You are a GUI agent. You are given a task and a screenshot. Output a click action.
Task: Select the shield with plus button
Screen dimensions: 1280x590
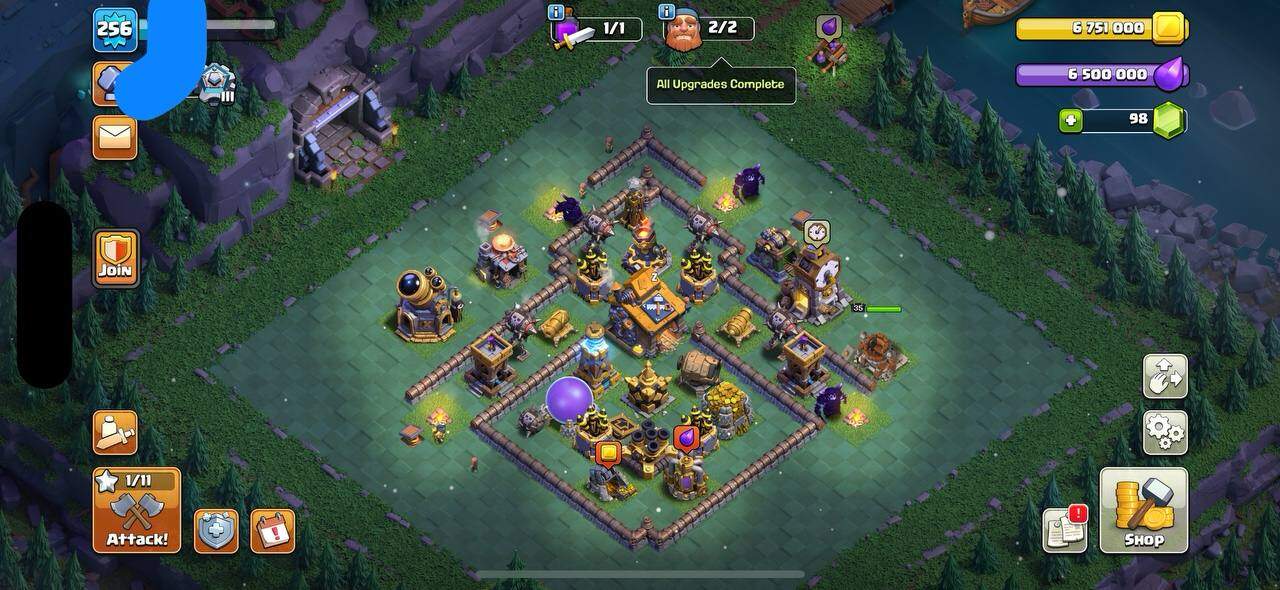click(x=216, y=531)
